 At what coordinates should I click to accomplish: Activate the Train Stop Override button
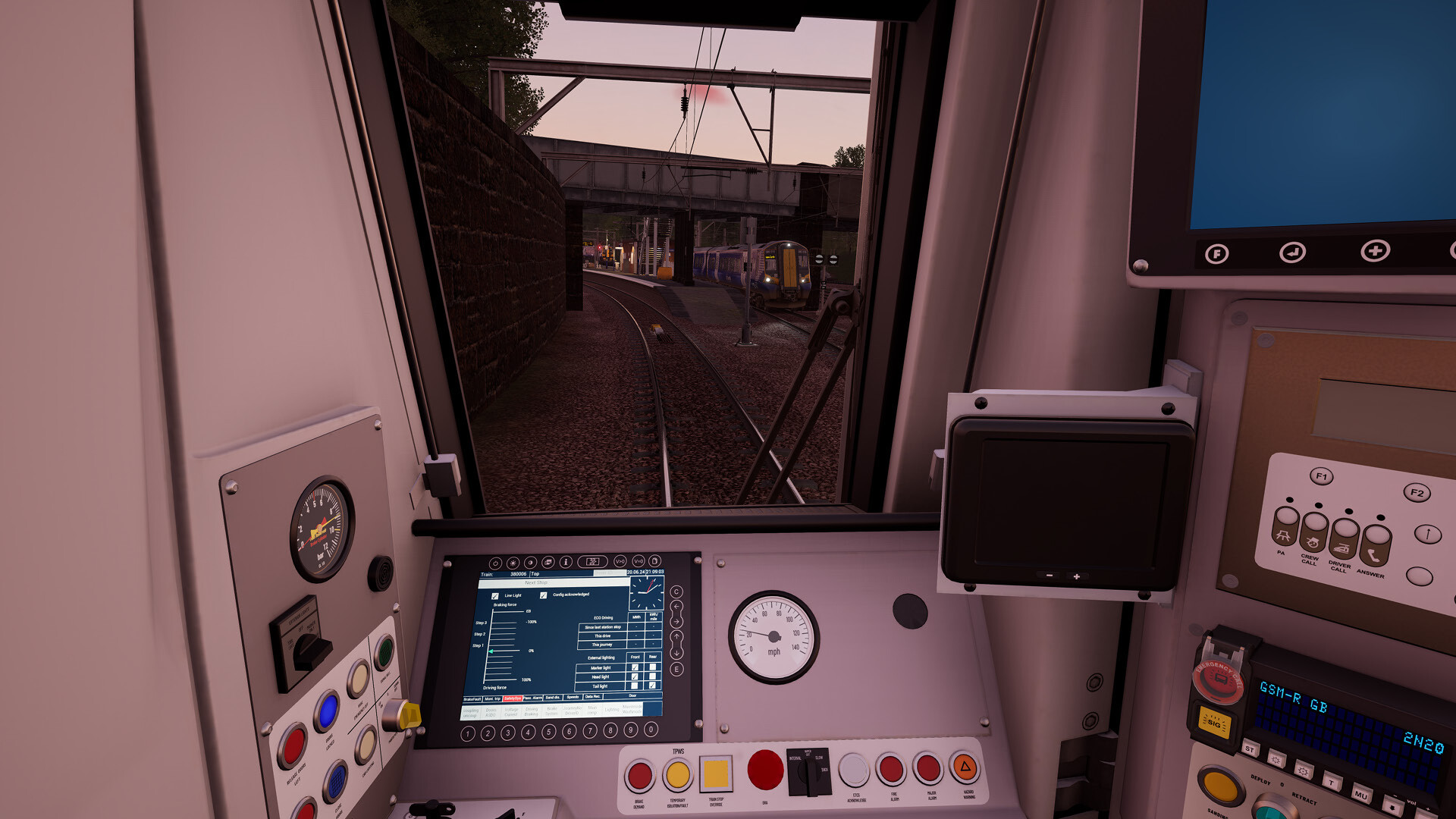click(715, 774)
